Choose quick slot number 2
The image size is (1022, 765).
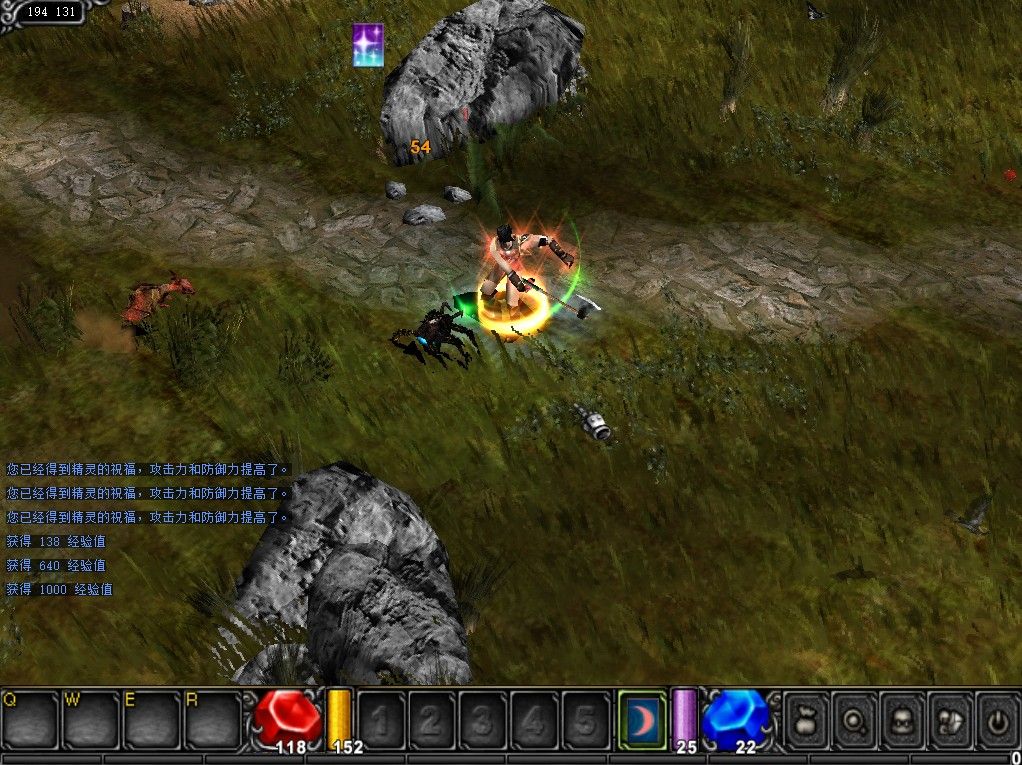point(432,719)
